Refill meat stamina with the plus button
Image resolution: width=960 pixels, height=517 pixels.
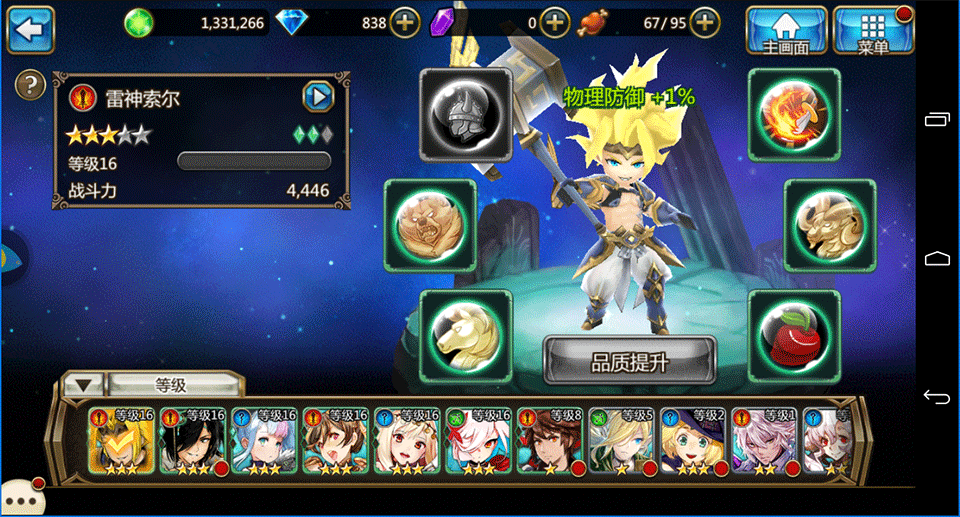coord(705,22)
